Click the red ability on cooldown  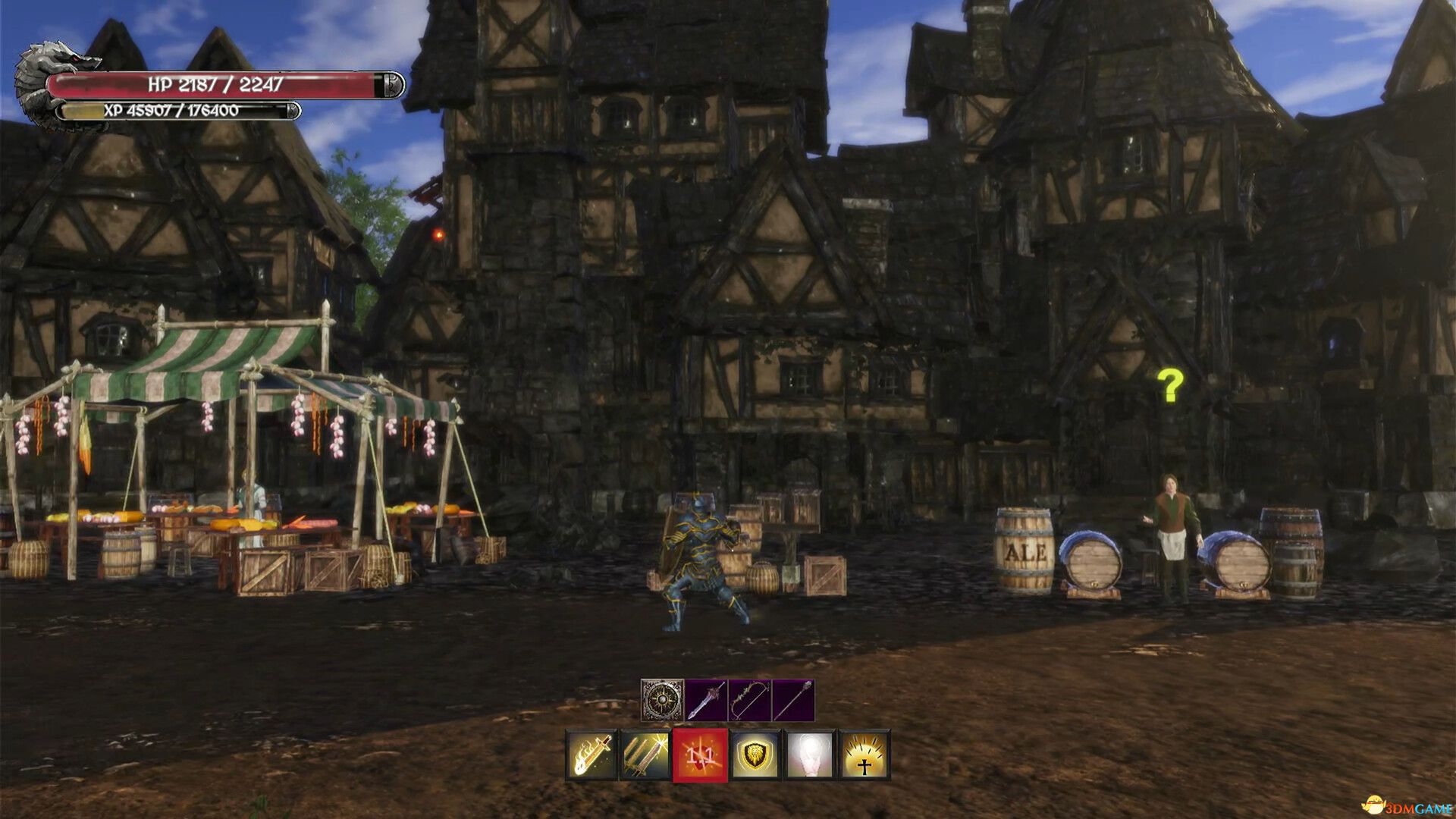coord(700,755)
